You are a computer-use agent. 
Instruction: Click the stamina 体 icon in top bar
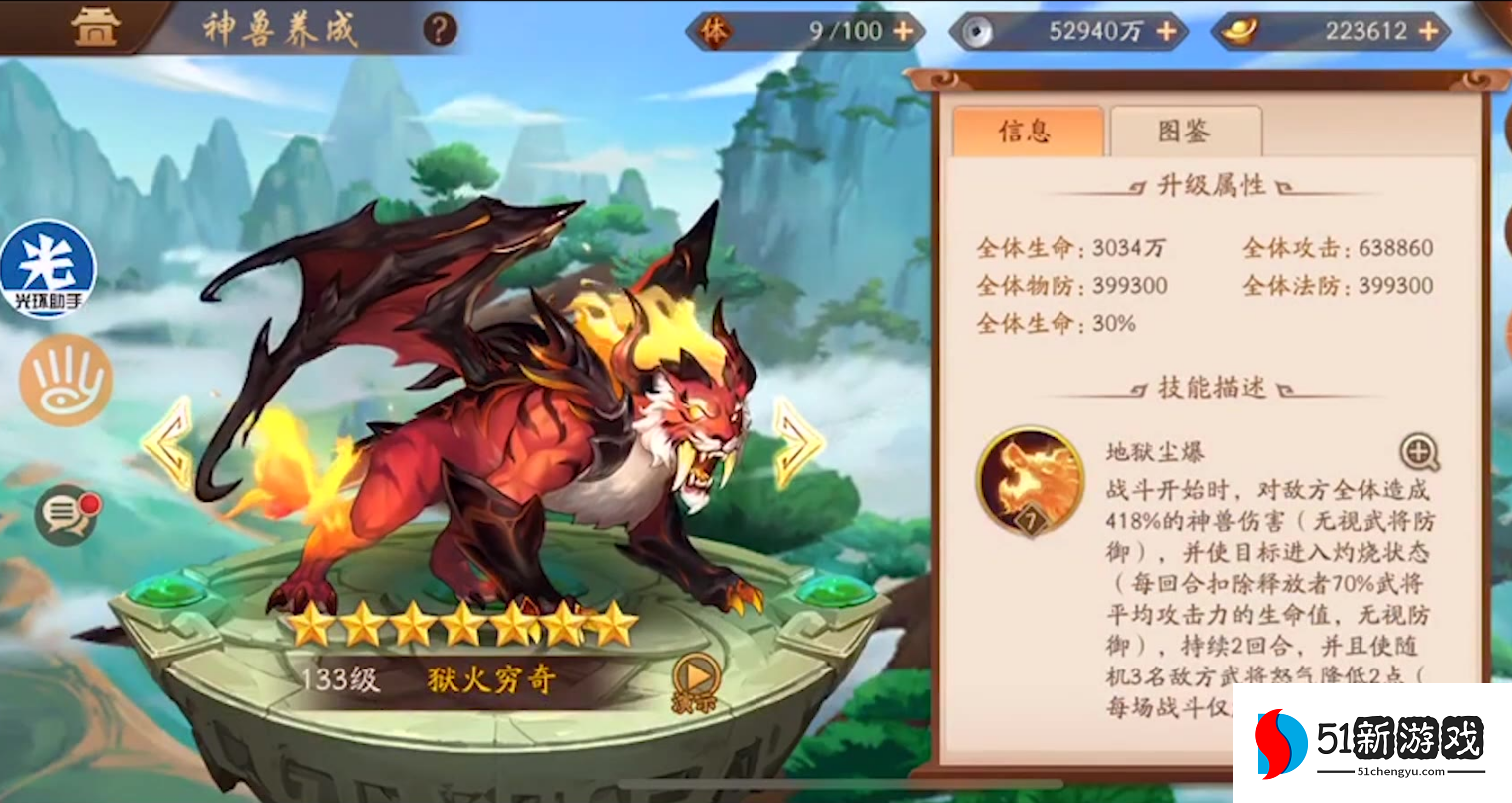pos(717,30)
